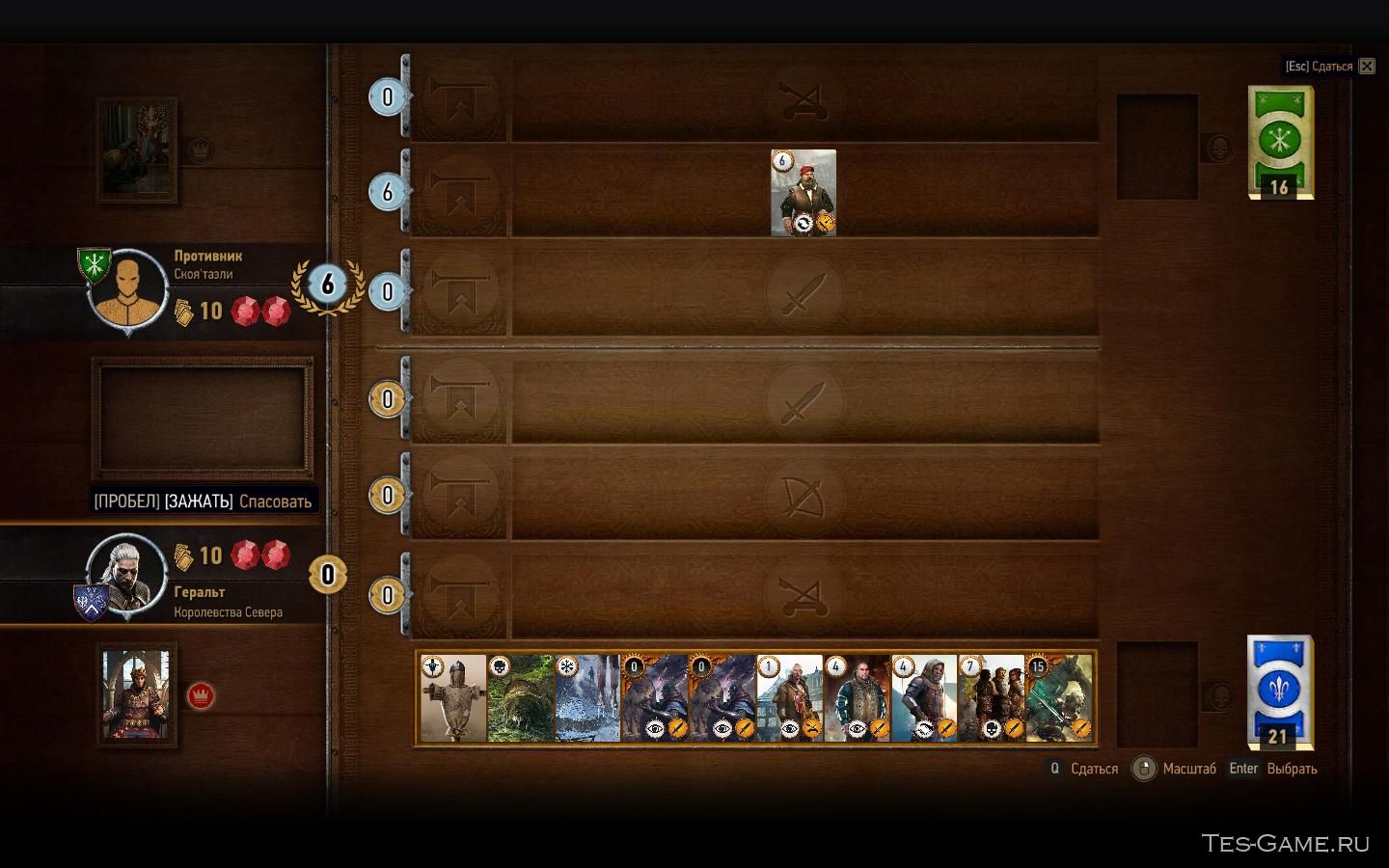Viewport: 1389px width, 868px height.
Task: Choose the Scorch skull card in hand
Action: (x=520, y=698)
